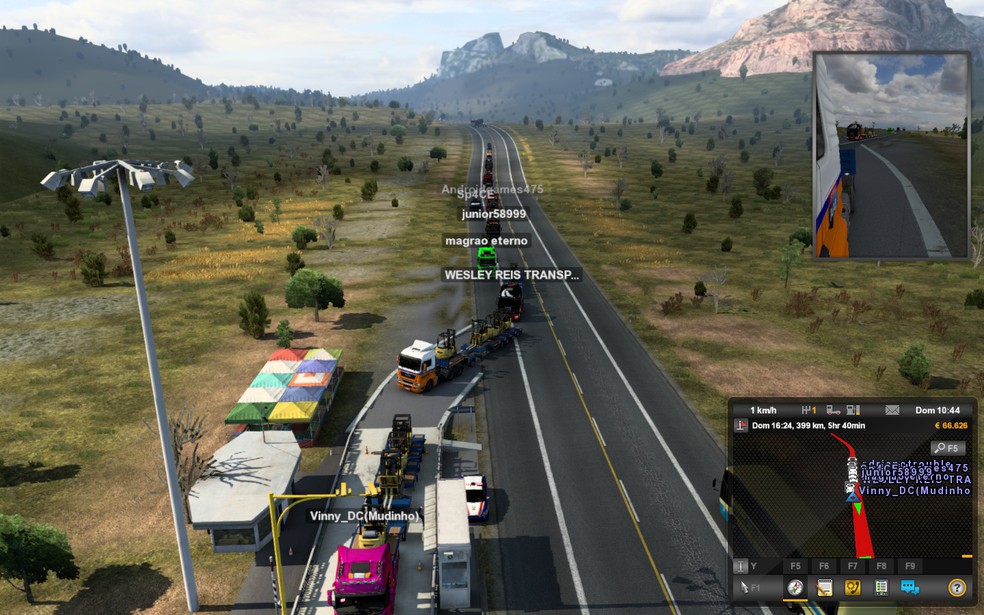The image size is (984, 615).
Task: Switch to the job notes tab
Action: pos(824,588)
